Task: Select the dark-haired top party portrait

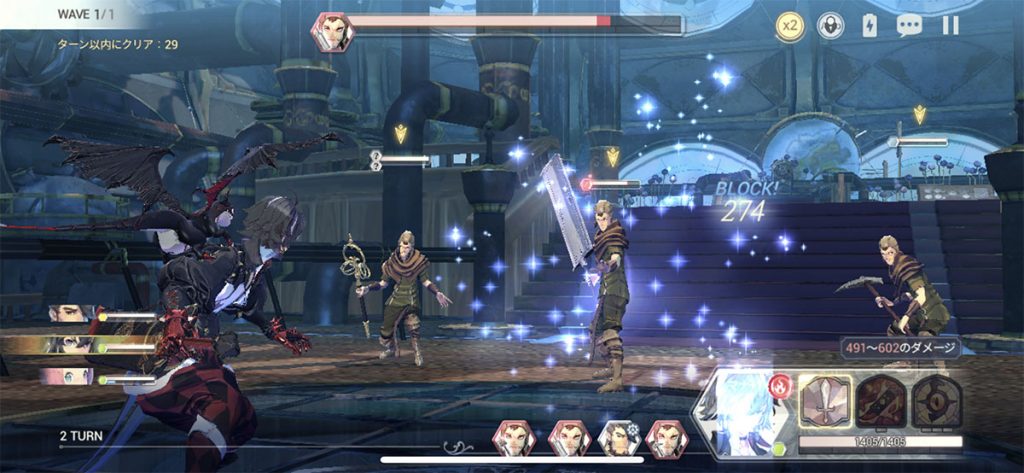Action: point(70,313)
